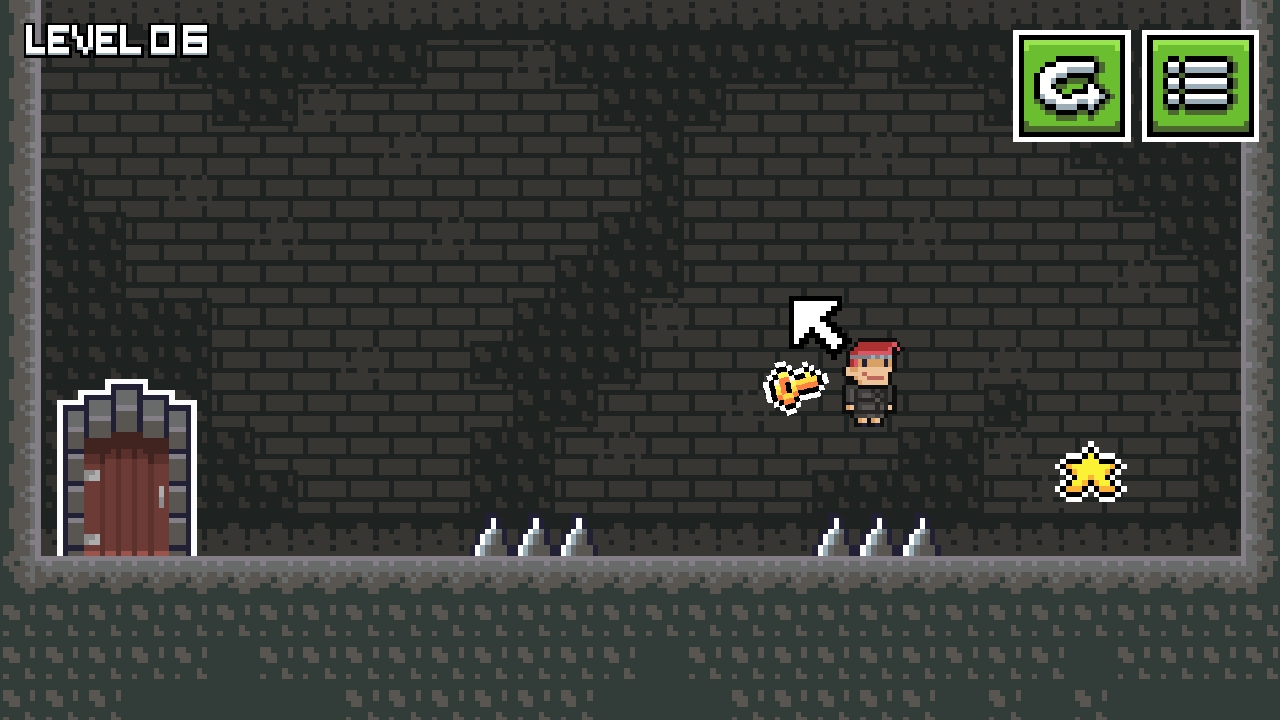The image size is (1280, 720).
Task: Click the doorknob on the red door
Action: click(x=160, y=497)
